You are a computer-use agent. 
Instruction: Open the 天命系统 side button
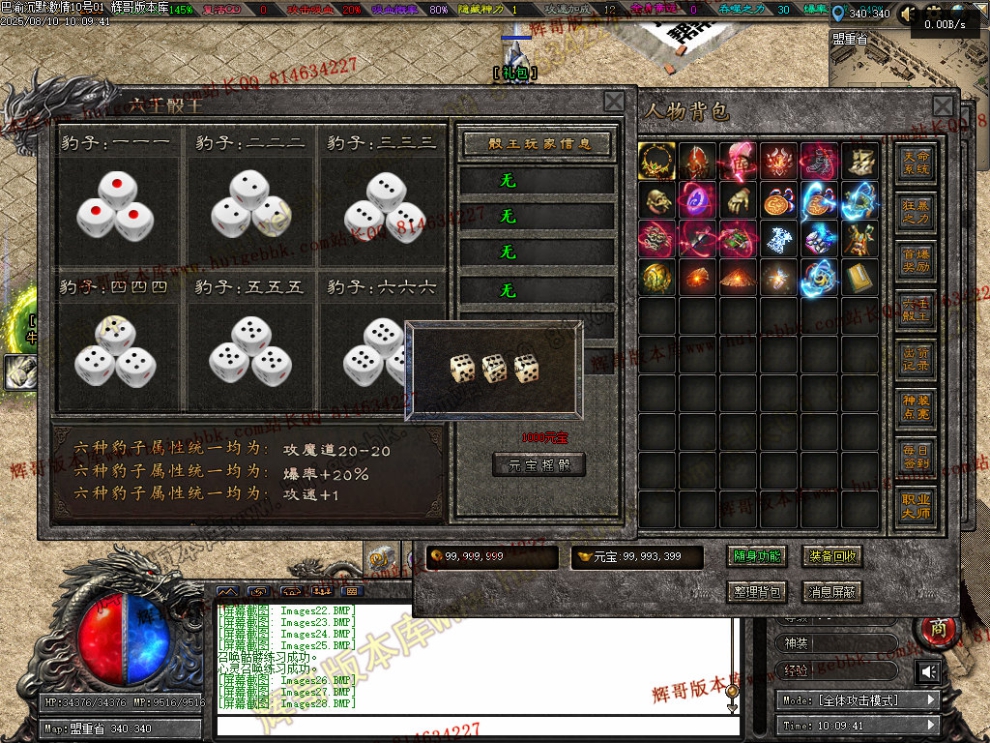coord(915,165)
